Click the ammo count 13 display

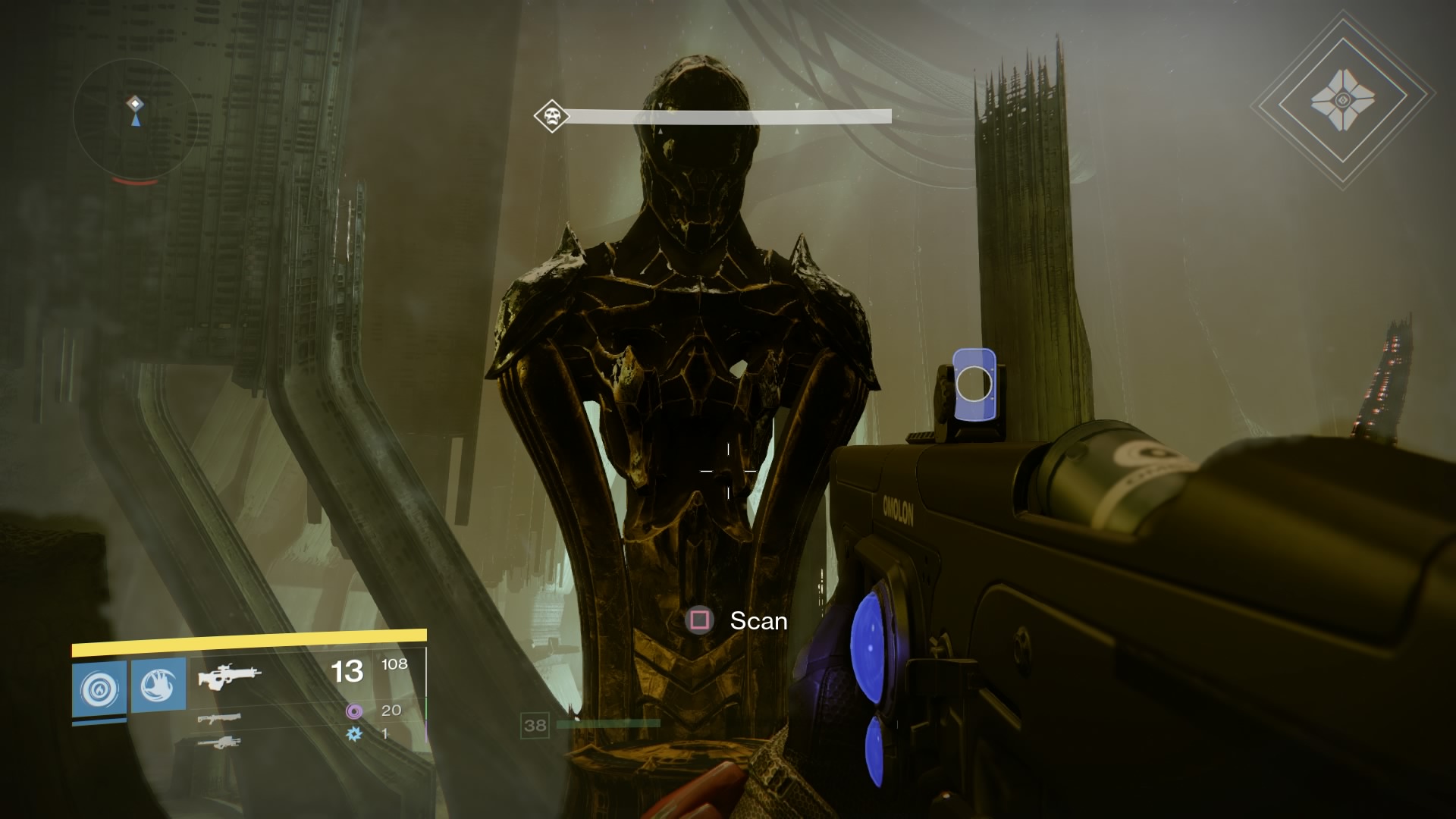pos(347,672)
